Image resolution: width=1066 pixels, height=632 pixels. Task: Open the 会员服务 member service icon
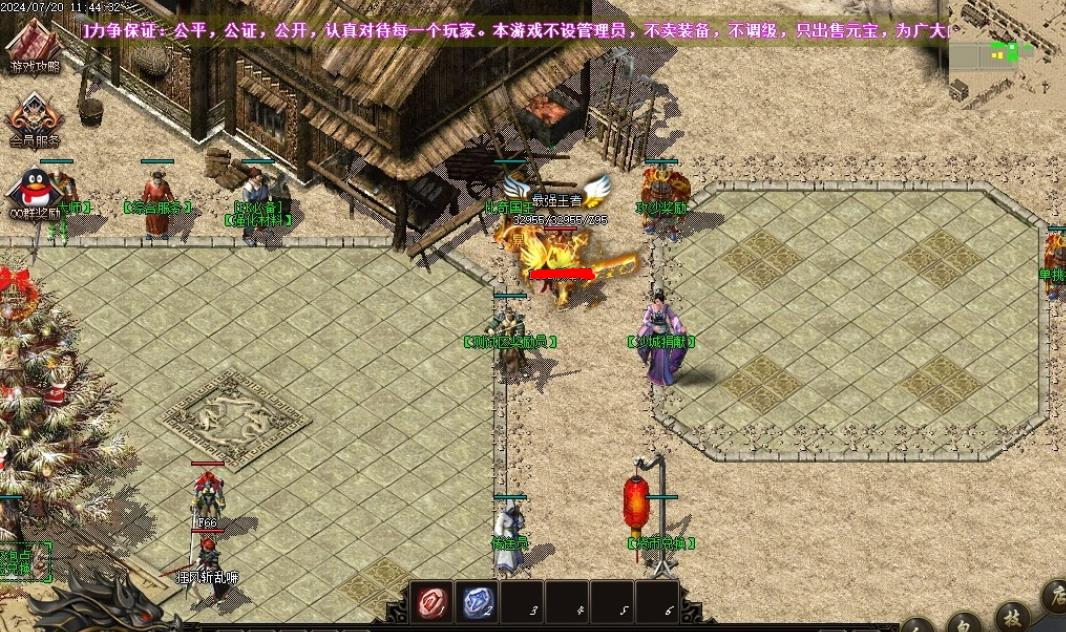point(34,119)
